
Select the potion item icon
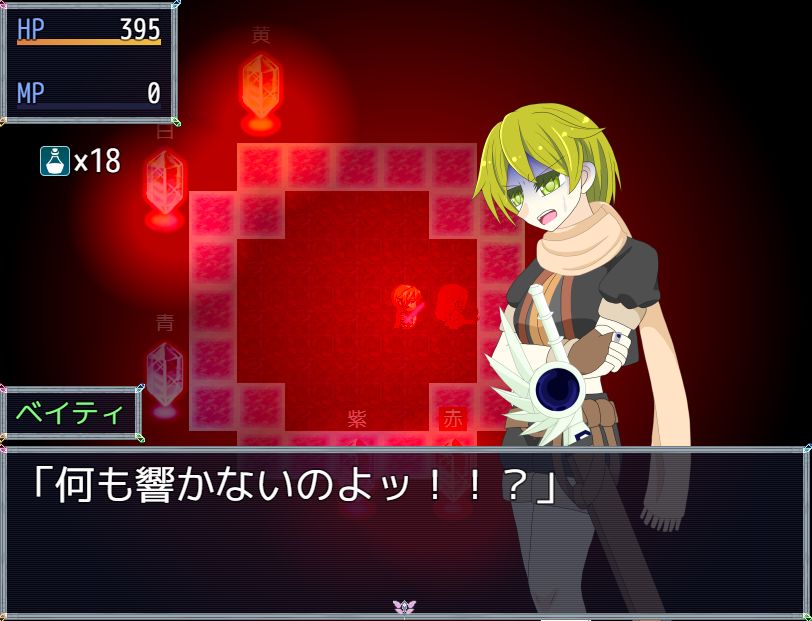click(x=54, y=161)
